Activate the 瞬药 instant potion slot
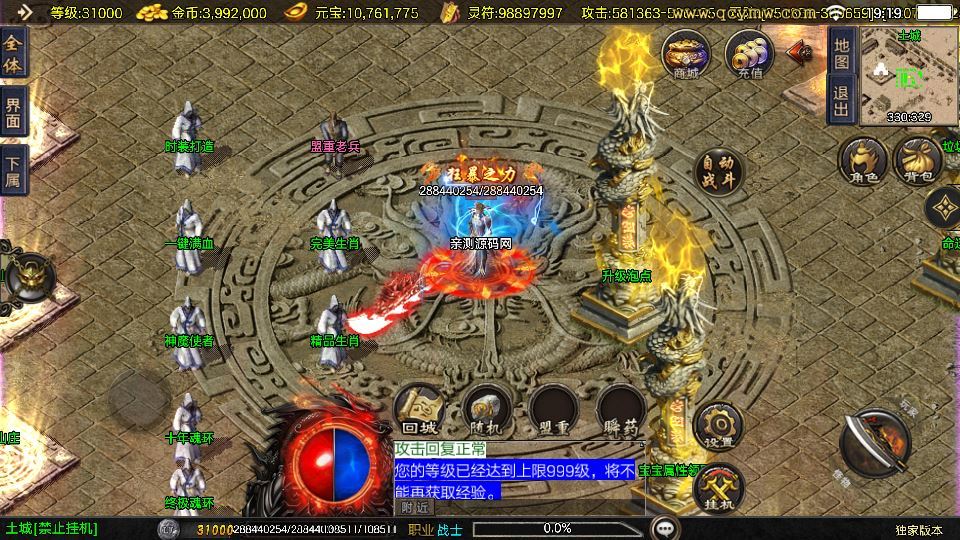Viewport: 960px width, 540px height. [620, 410]
